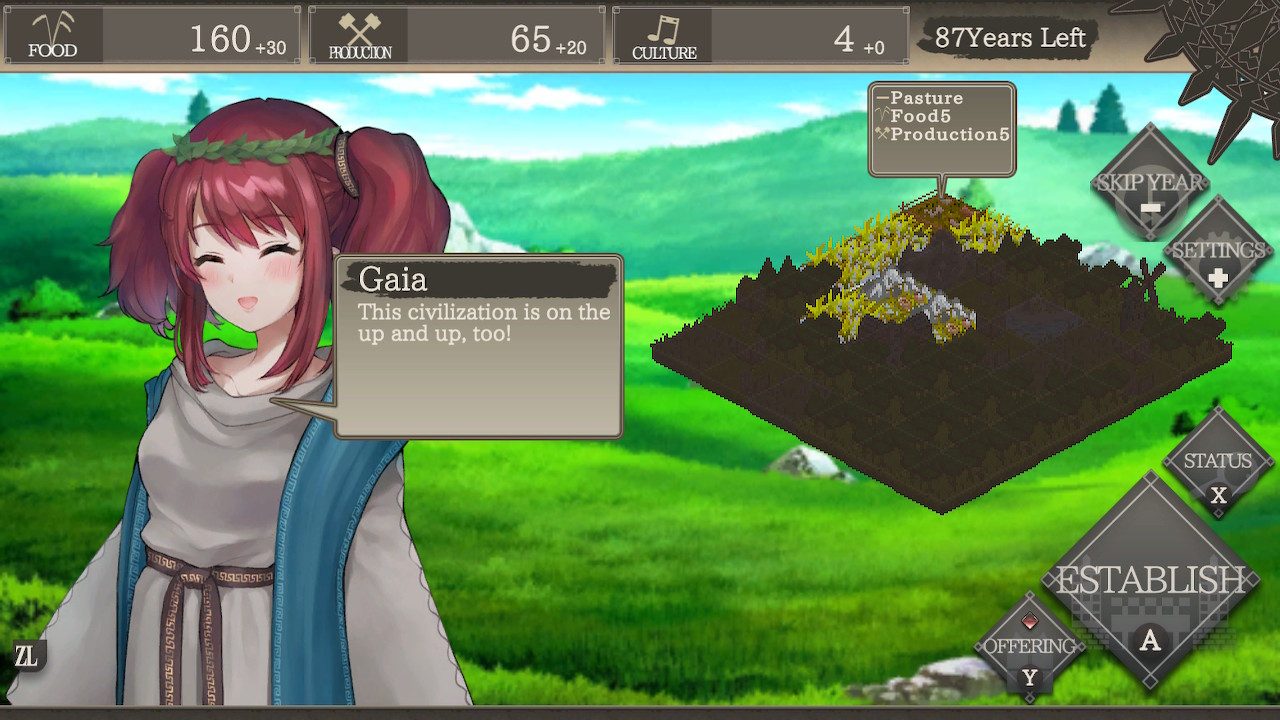Image resolution: width=1280 pixels, height=720 pixels.
Task: Advance Gaia's dialogue box
Action: coord(480,345)
